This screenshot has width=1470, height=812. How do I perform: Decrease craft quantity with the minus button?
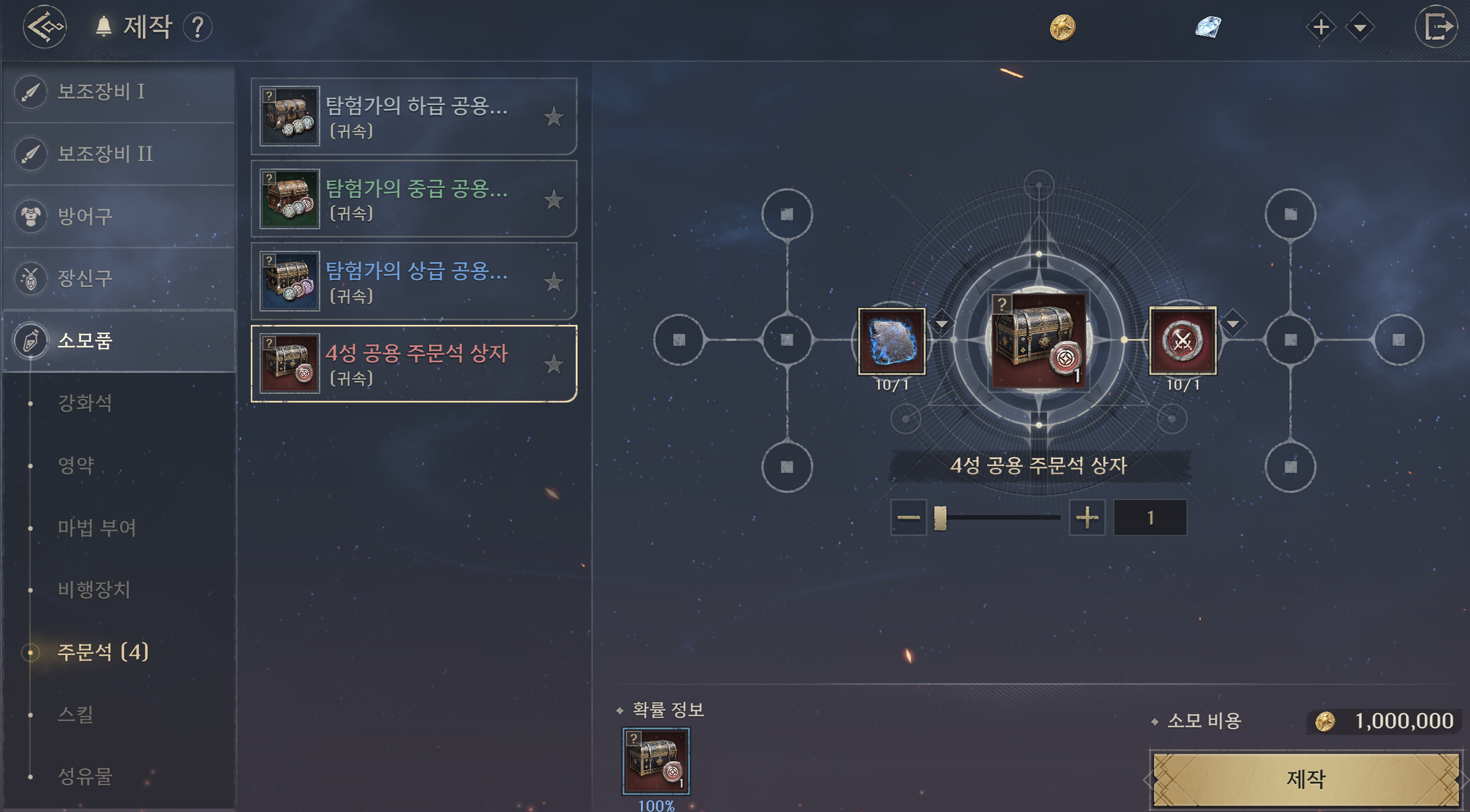[x=908, y=517]
